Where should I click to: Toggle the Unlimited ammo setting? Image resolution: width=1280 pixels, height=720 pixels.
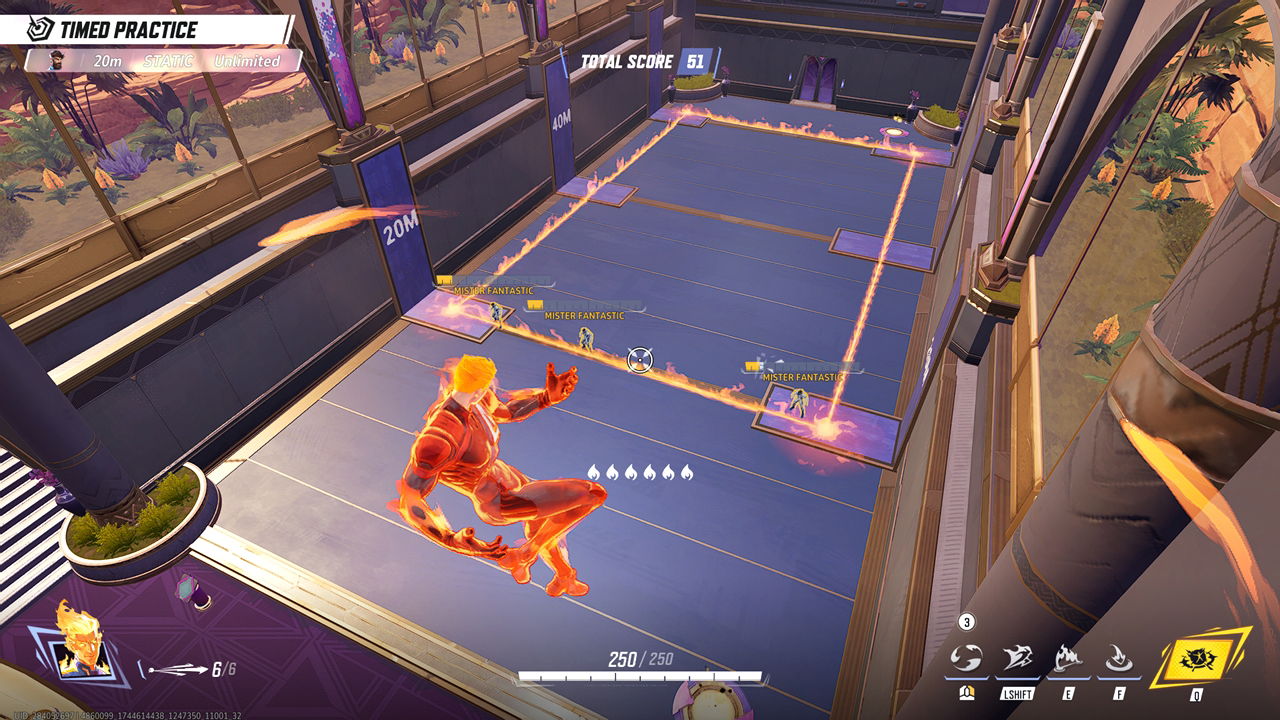tap(249, 60)
